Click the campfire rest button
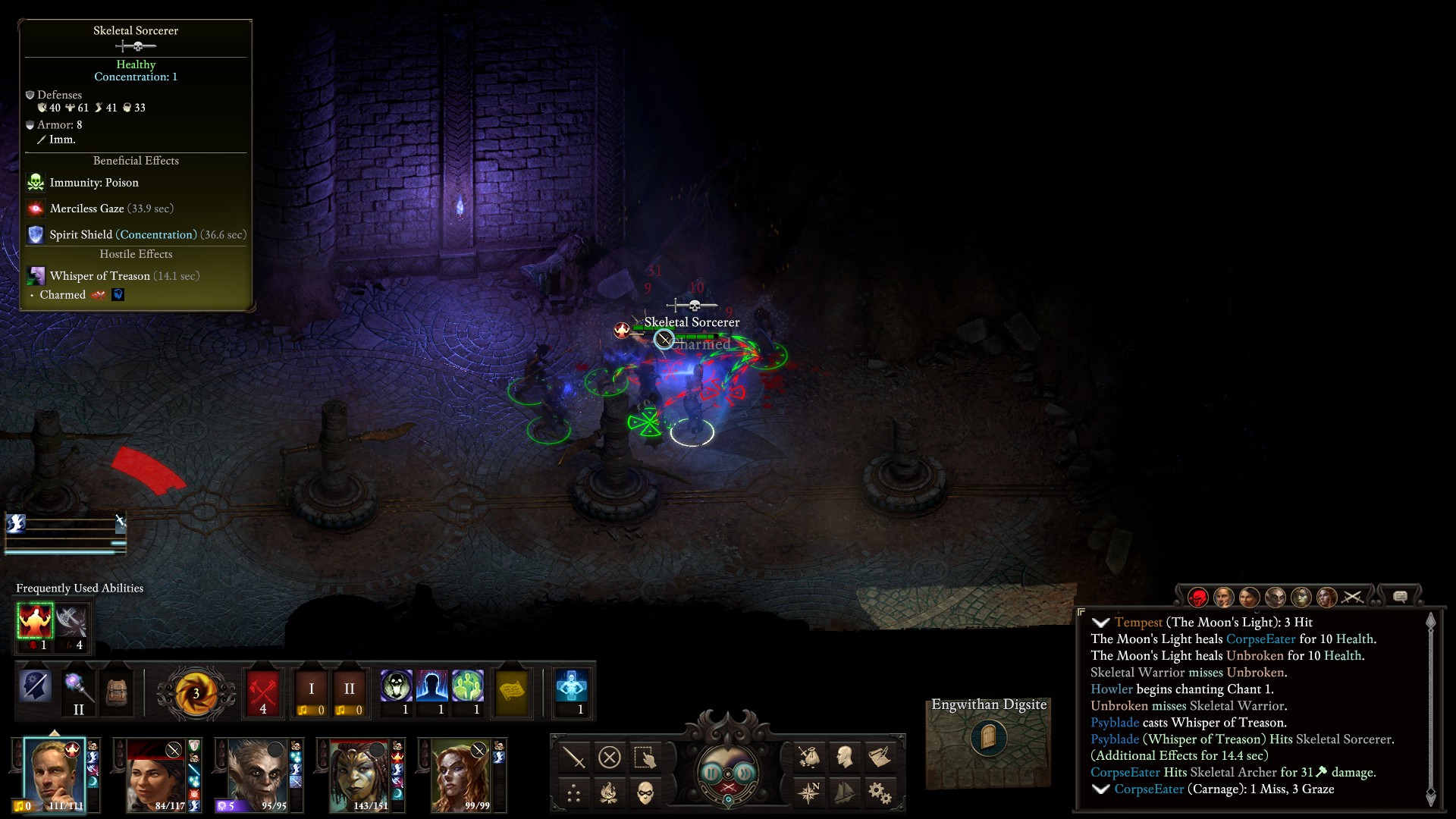 point(609,793)
